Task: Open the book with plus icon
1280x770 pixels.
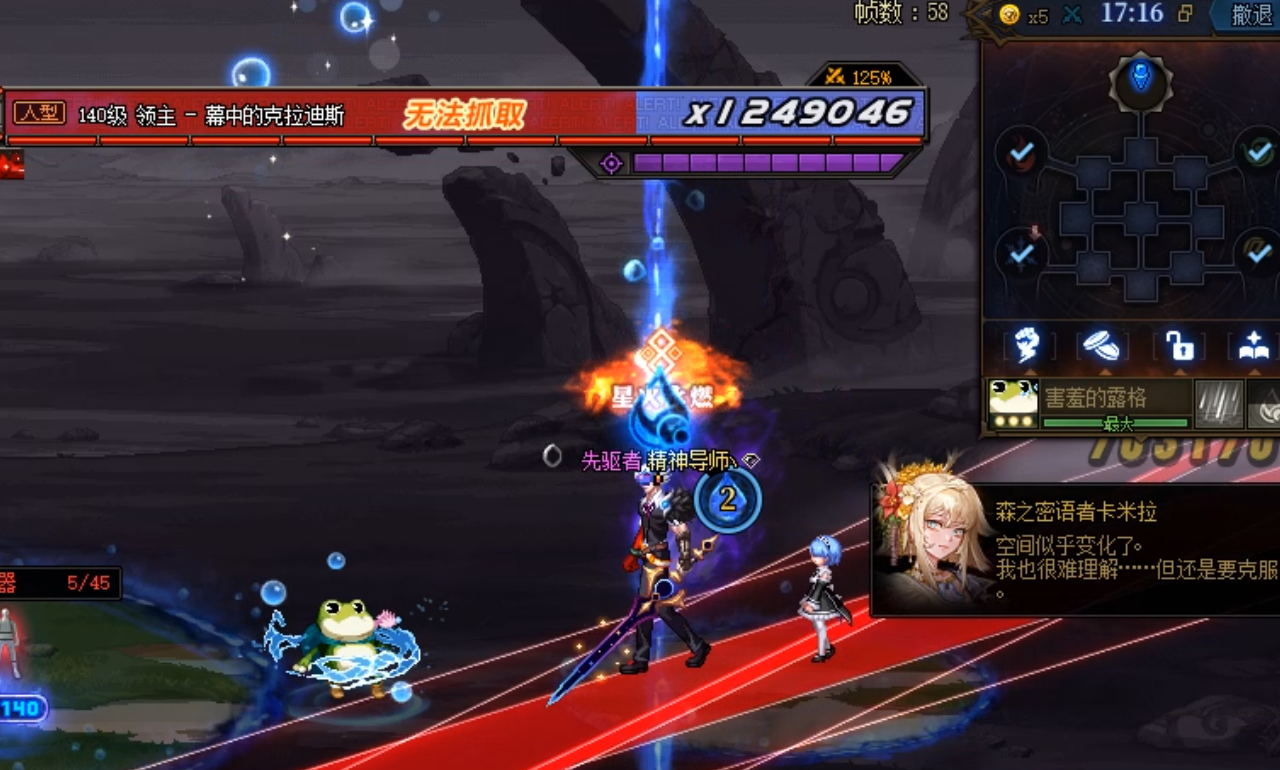Action: [x=1253, y=346]
